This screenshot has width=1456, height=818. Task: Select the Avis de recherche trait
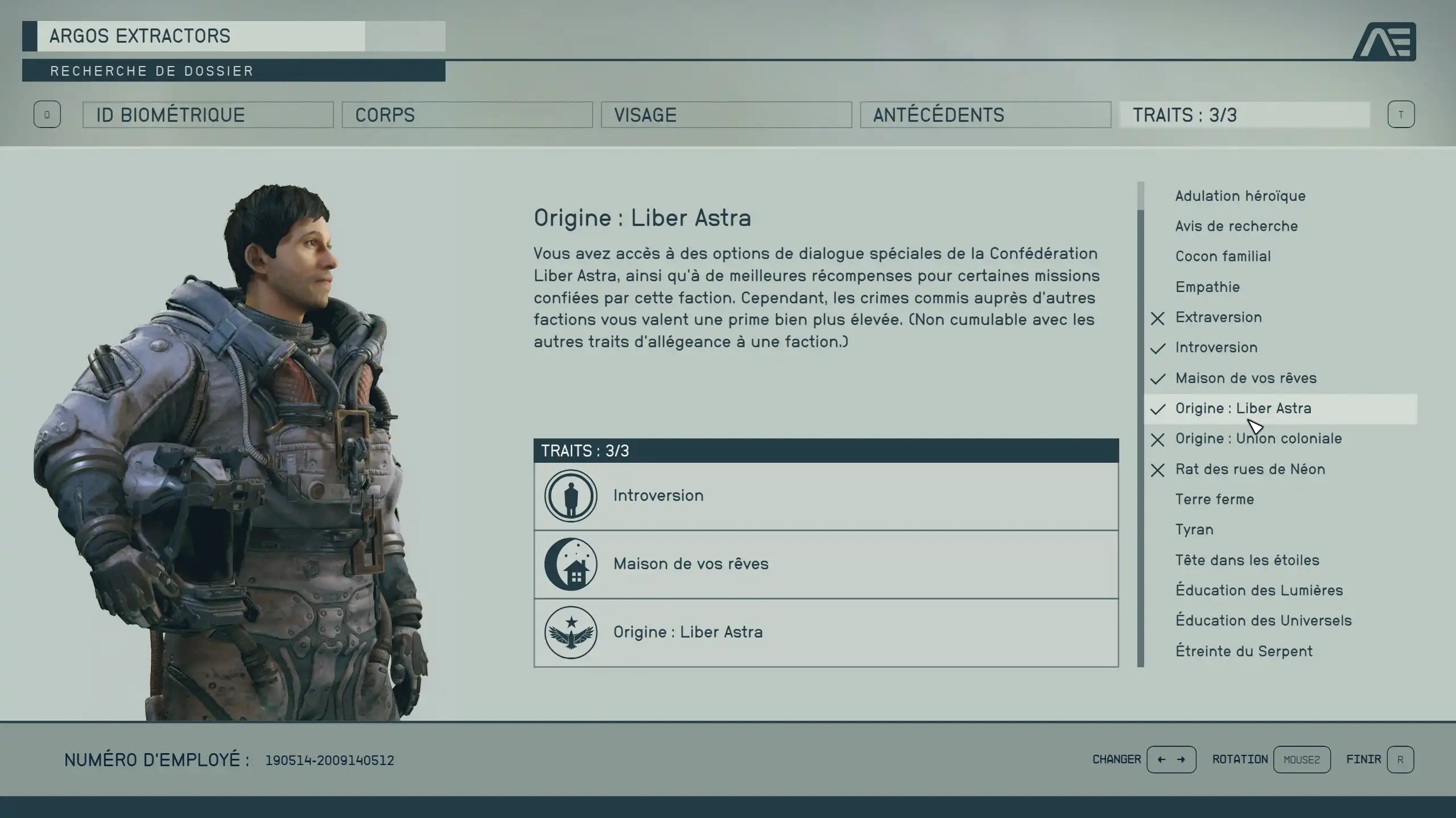click(1236, 226)
